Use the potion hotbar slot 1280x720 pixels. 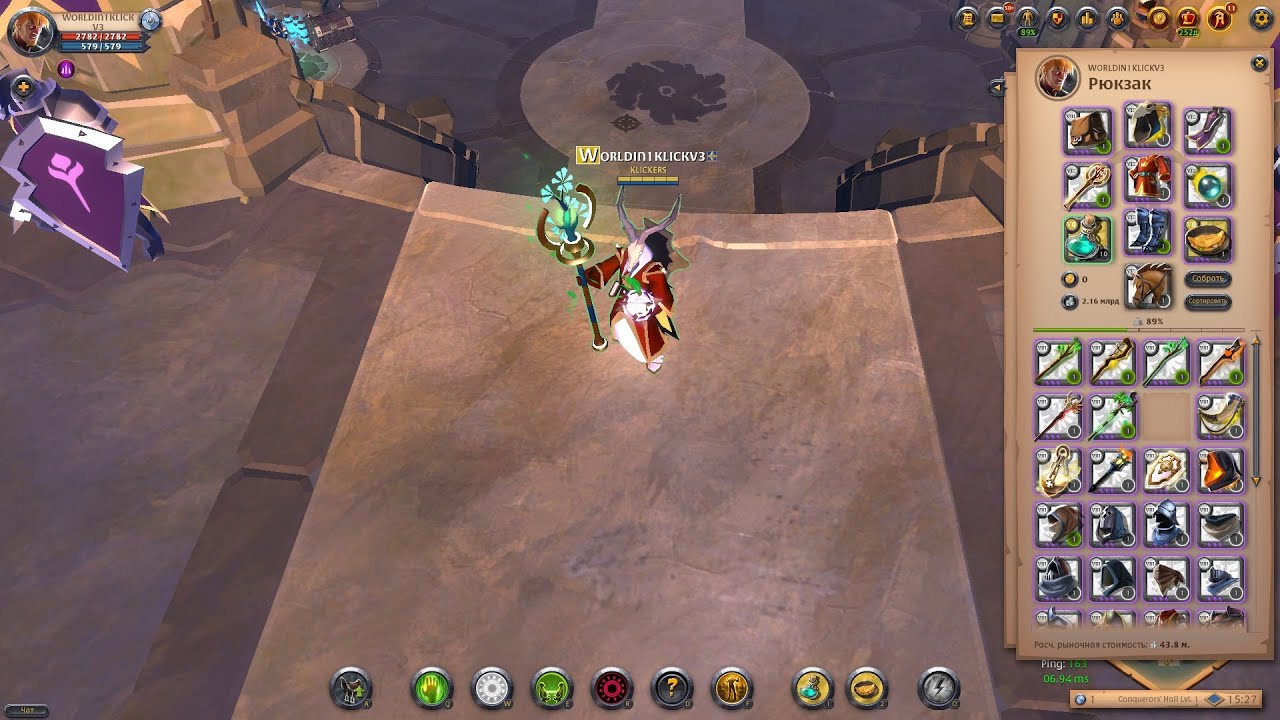coord(812,688)
